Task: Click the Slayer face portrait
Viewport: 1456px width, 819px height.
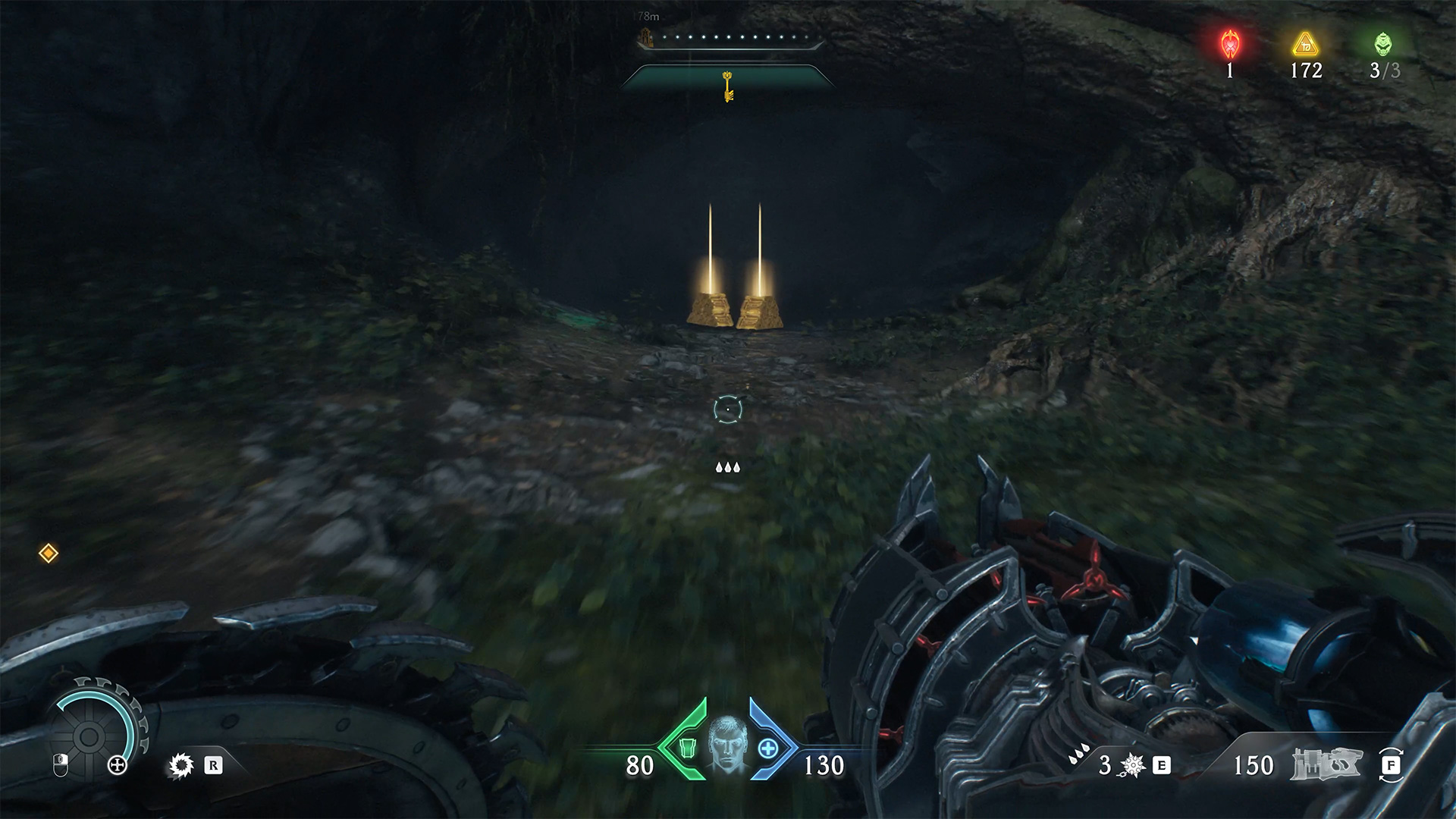Action: click(x=728, y=744)
